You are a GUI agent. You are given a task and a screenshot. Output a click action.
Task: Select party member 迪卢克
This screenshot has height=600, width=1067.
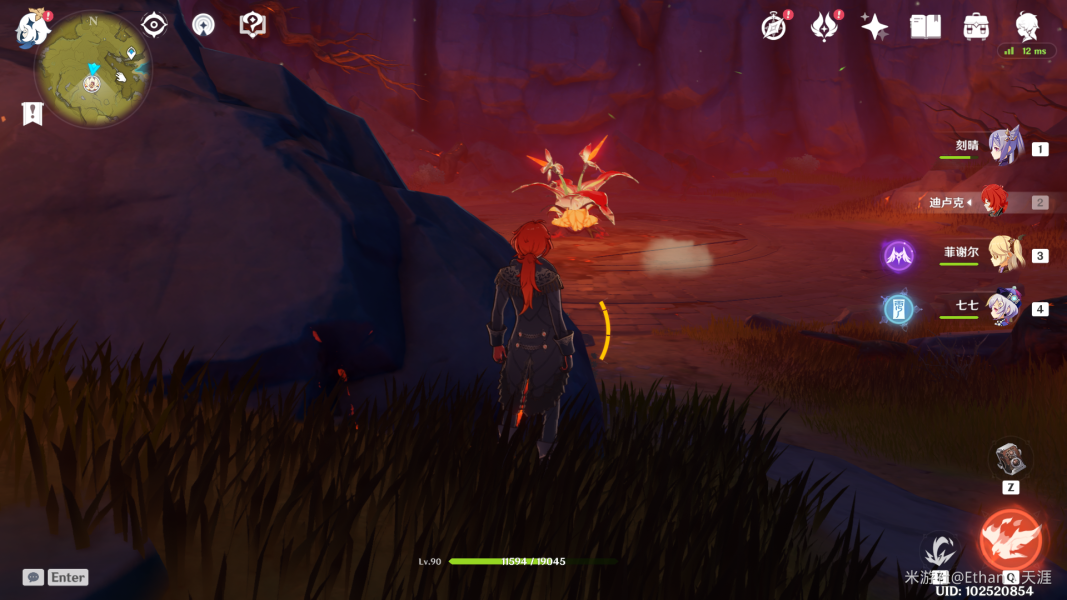(x=993, y=202)
